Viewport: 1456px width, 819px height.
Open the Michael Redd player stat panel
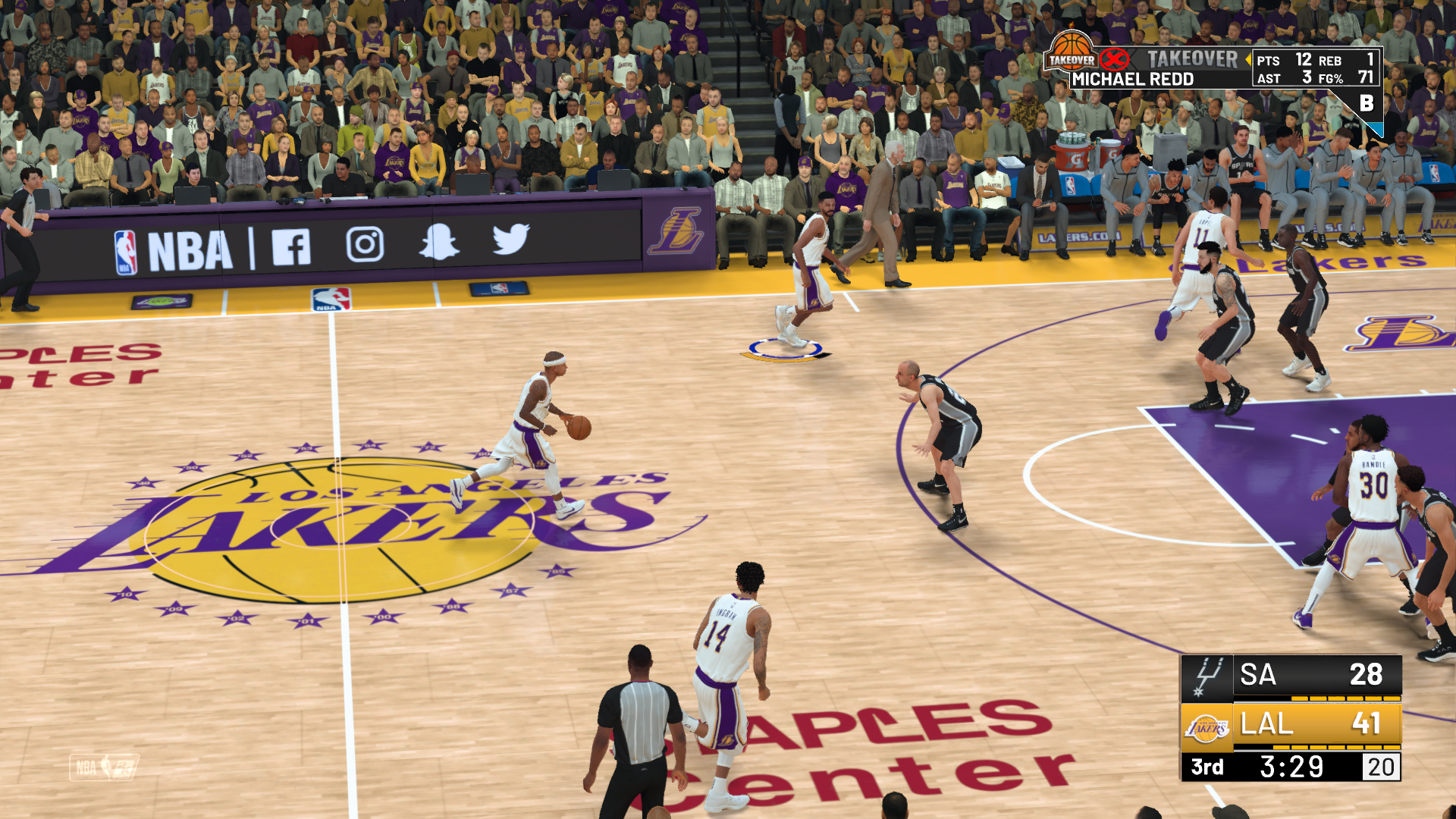click(1132, 79)
